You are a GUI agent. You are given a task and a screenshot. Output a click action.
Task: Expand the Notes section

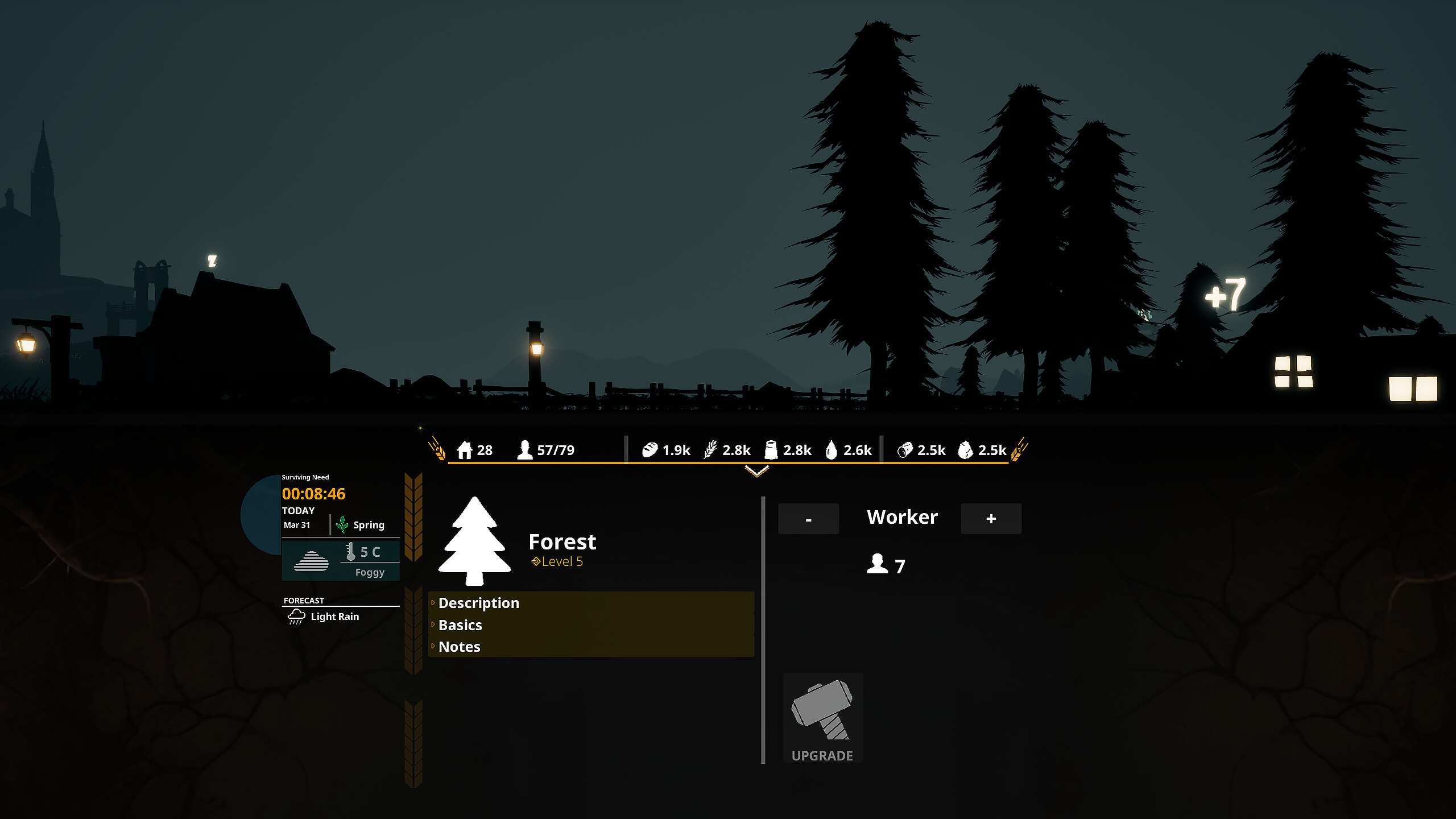pyautogui.click(x=458, y=647)
